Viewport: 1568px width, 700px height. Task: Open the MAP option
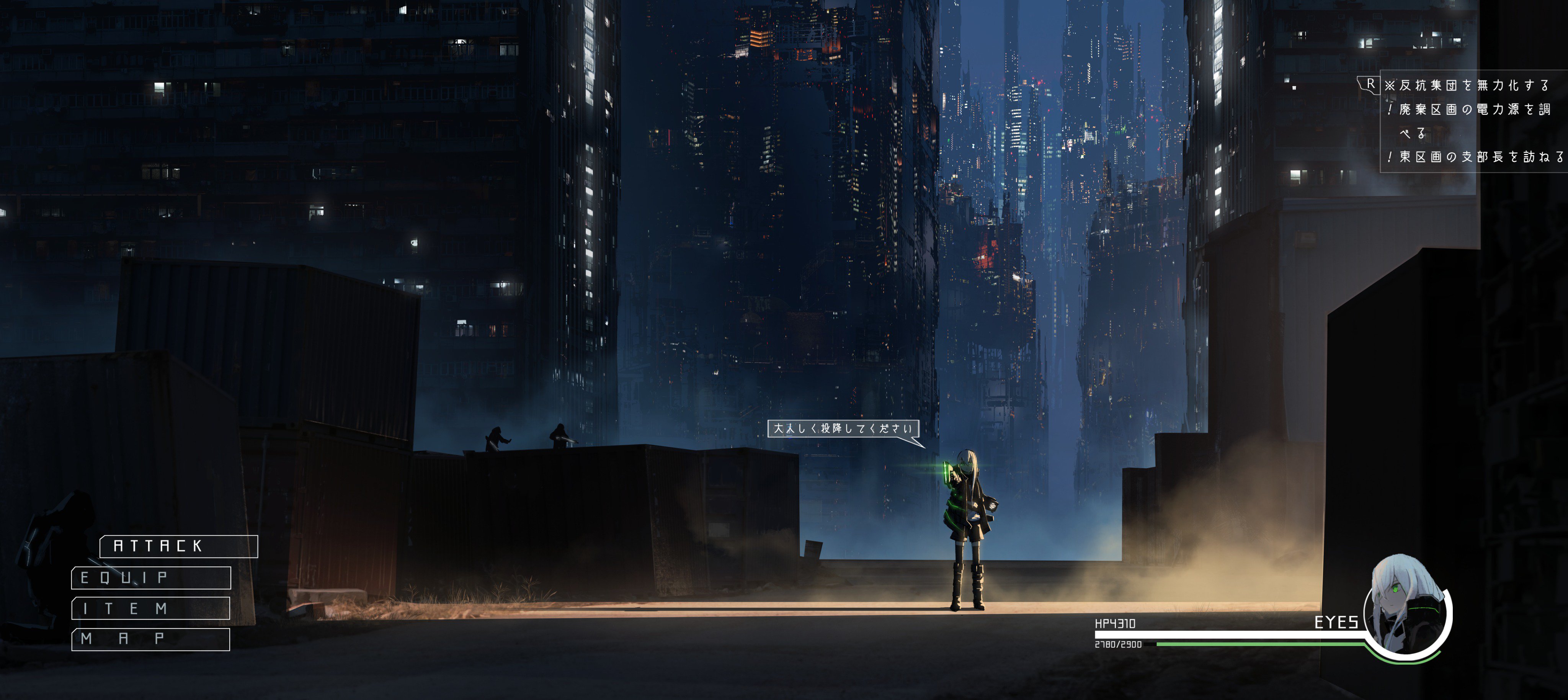point(150,639)
